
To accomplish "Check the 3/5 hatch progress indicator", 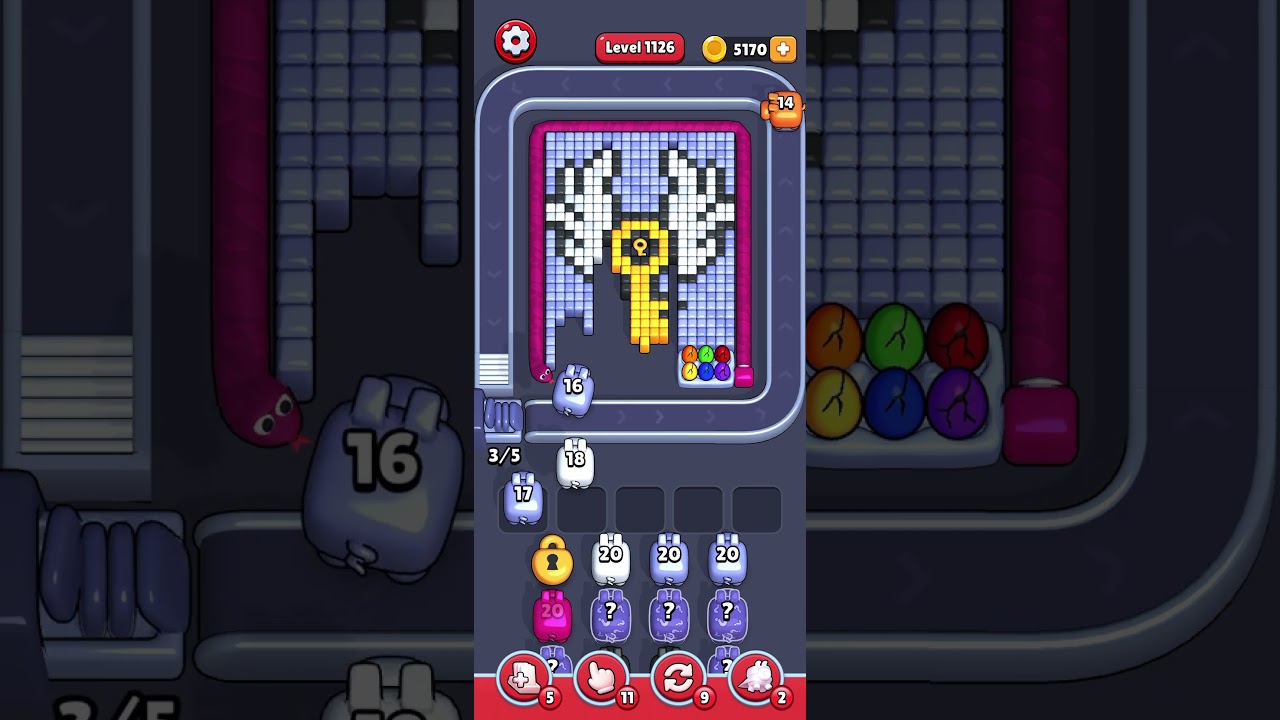I will coord(502,455).
